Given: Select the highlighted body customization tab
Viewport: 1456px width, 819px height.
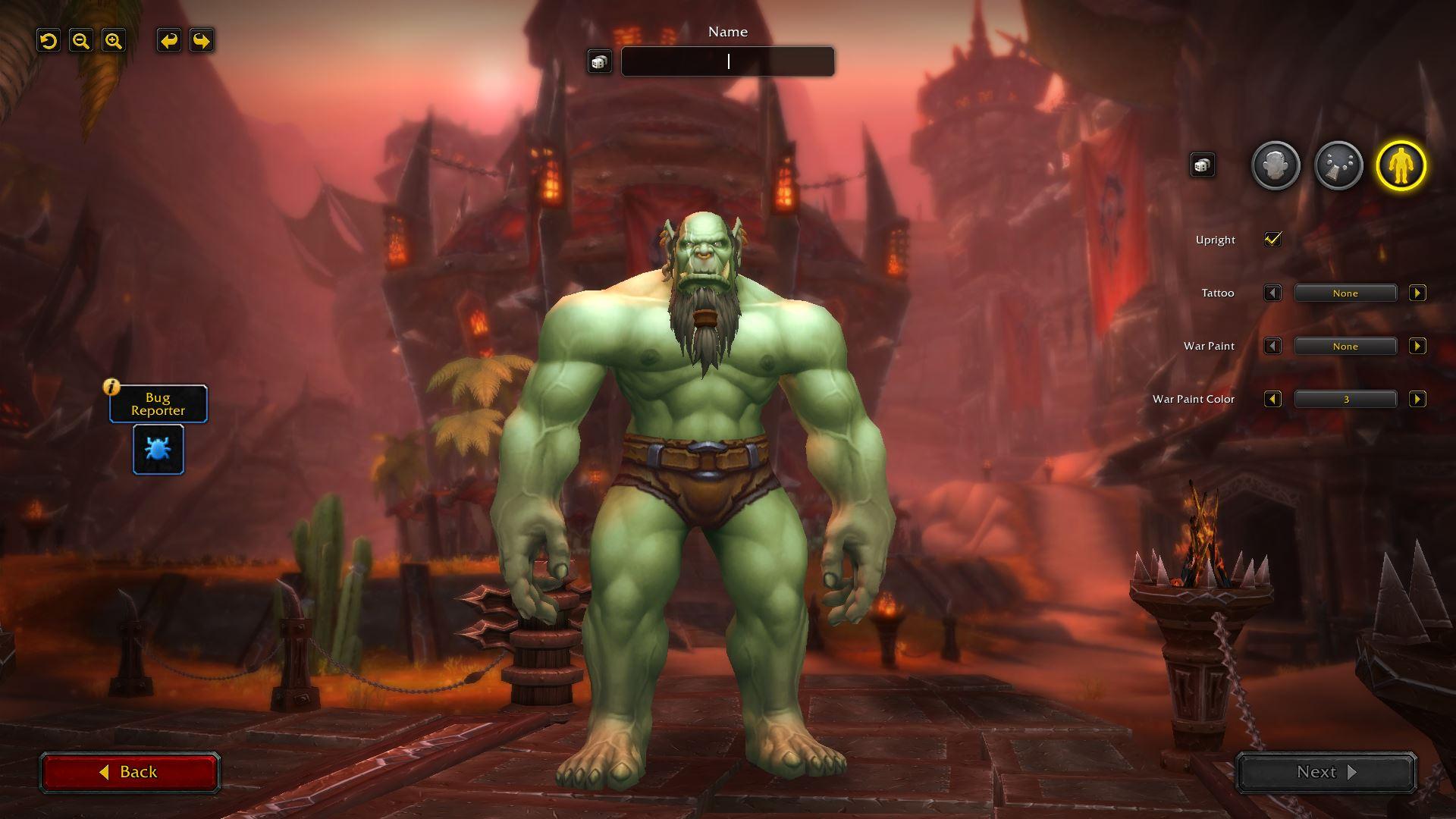Looking at the screenshot, I should point(1404,165).
